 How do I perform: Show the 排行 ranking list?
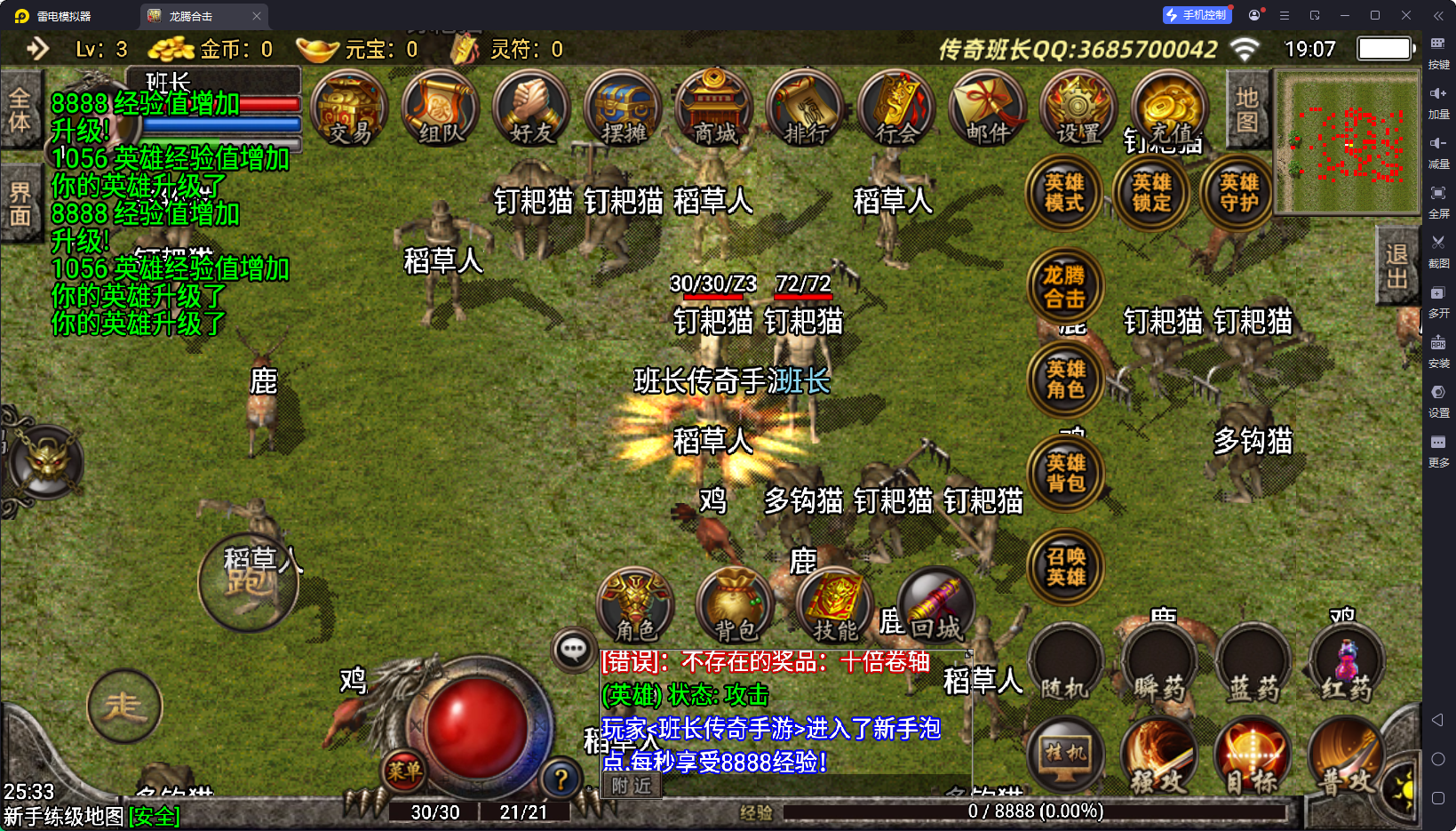(x=806, y=109)
